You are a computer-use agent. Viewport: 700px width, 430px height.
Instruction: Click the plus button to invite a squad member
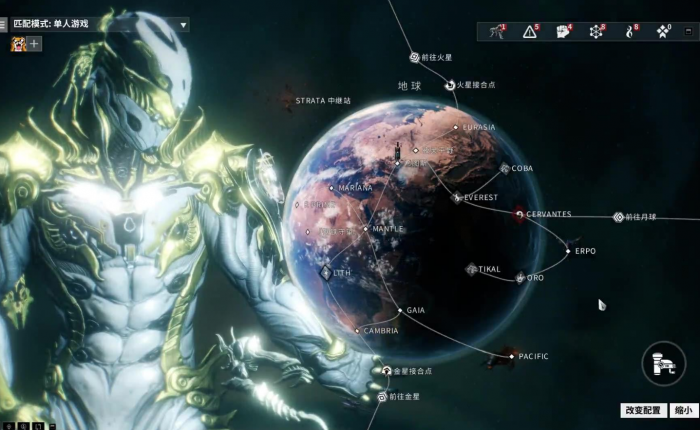coord(35,44)
